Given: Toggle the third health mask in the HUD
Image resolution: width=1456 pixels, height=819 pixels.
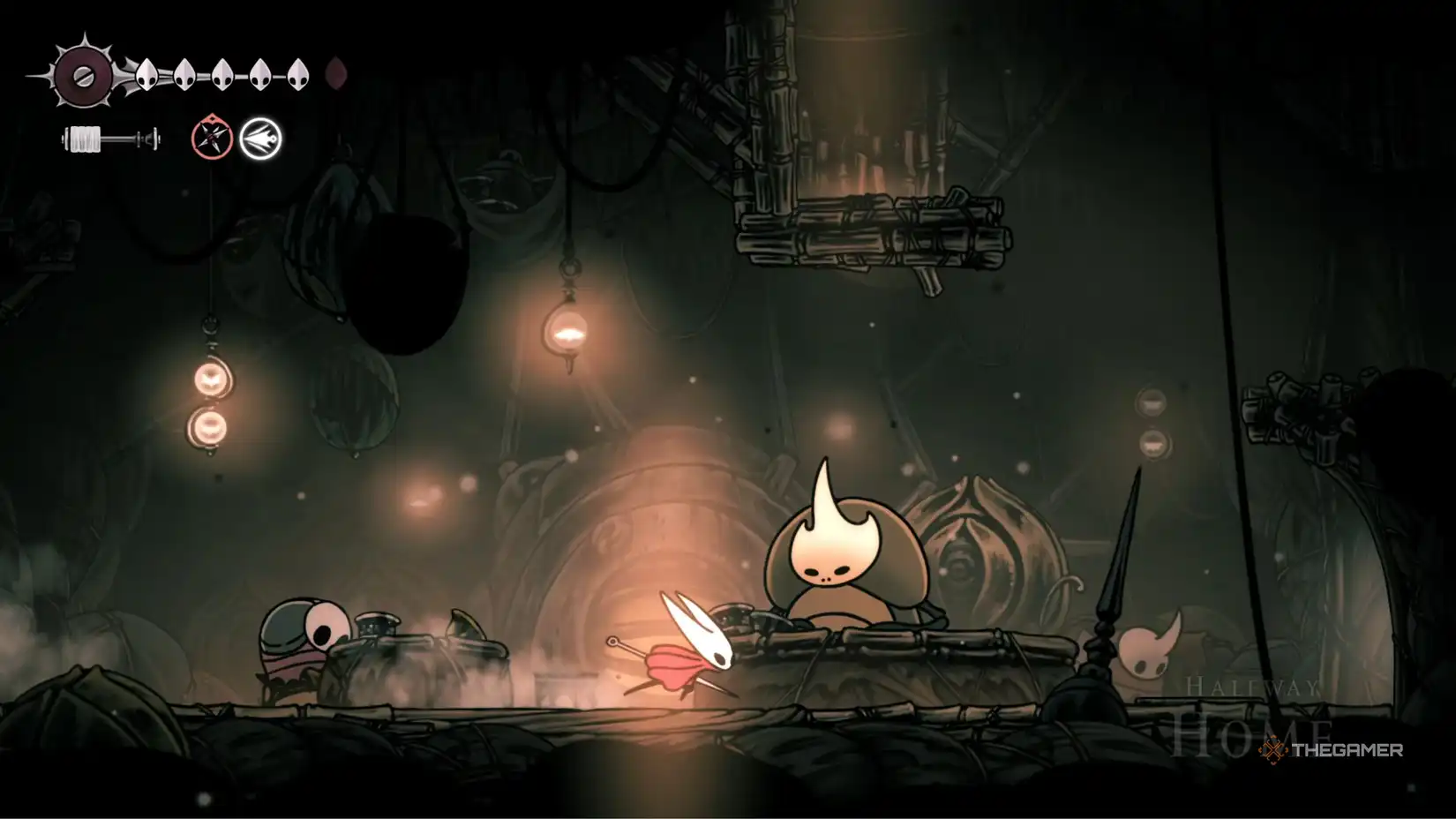Looking at the screenshot, I should pos(221,75).
